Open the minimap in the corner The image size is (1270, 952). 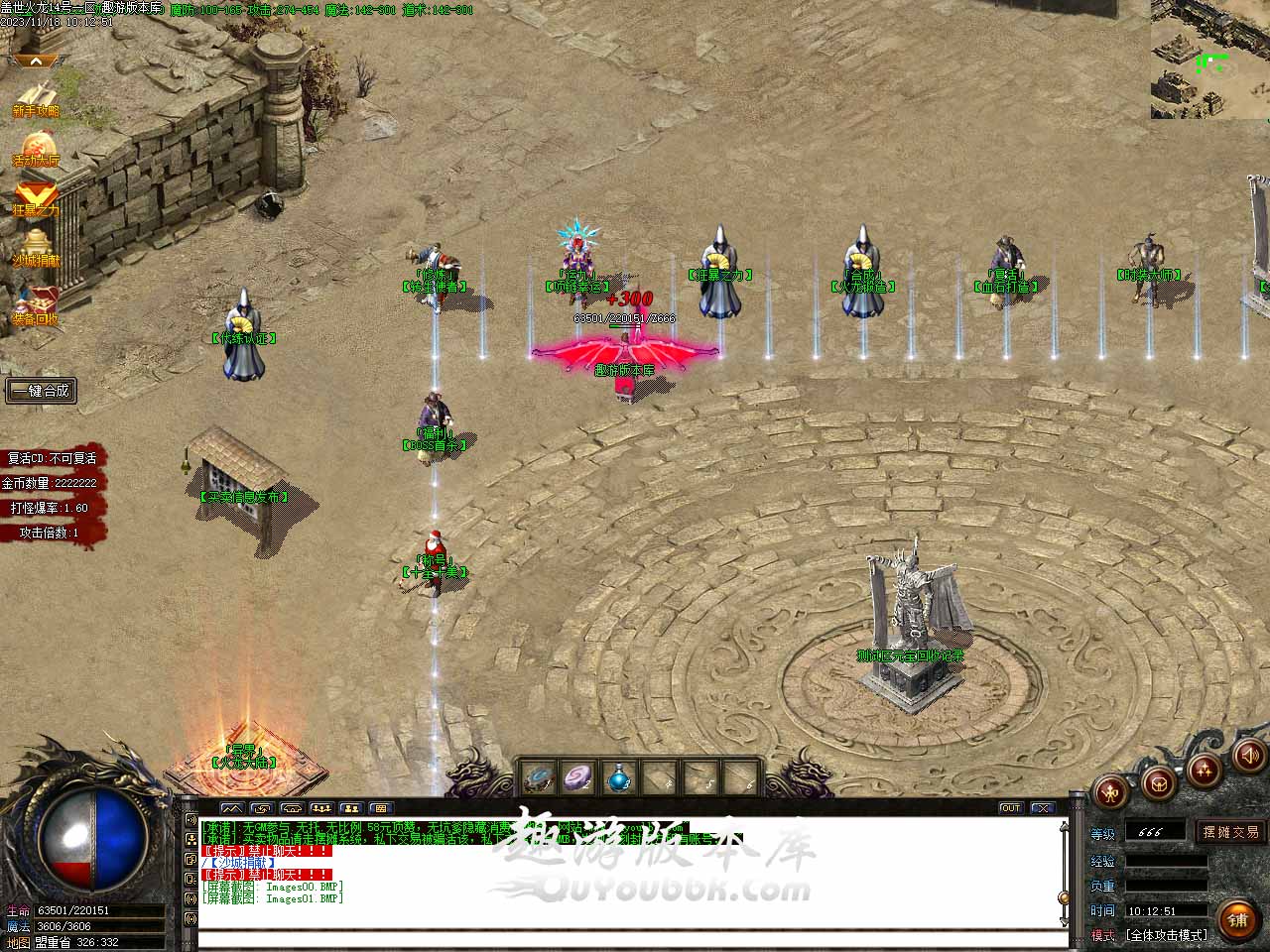[x=1209, y=59]
